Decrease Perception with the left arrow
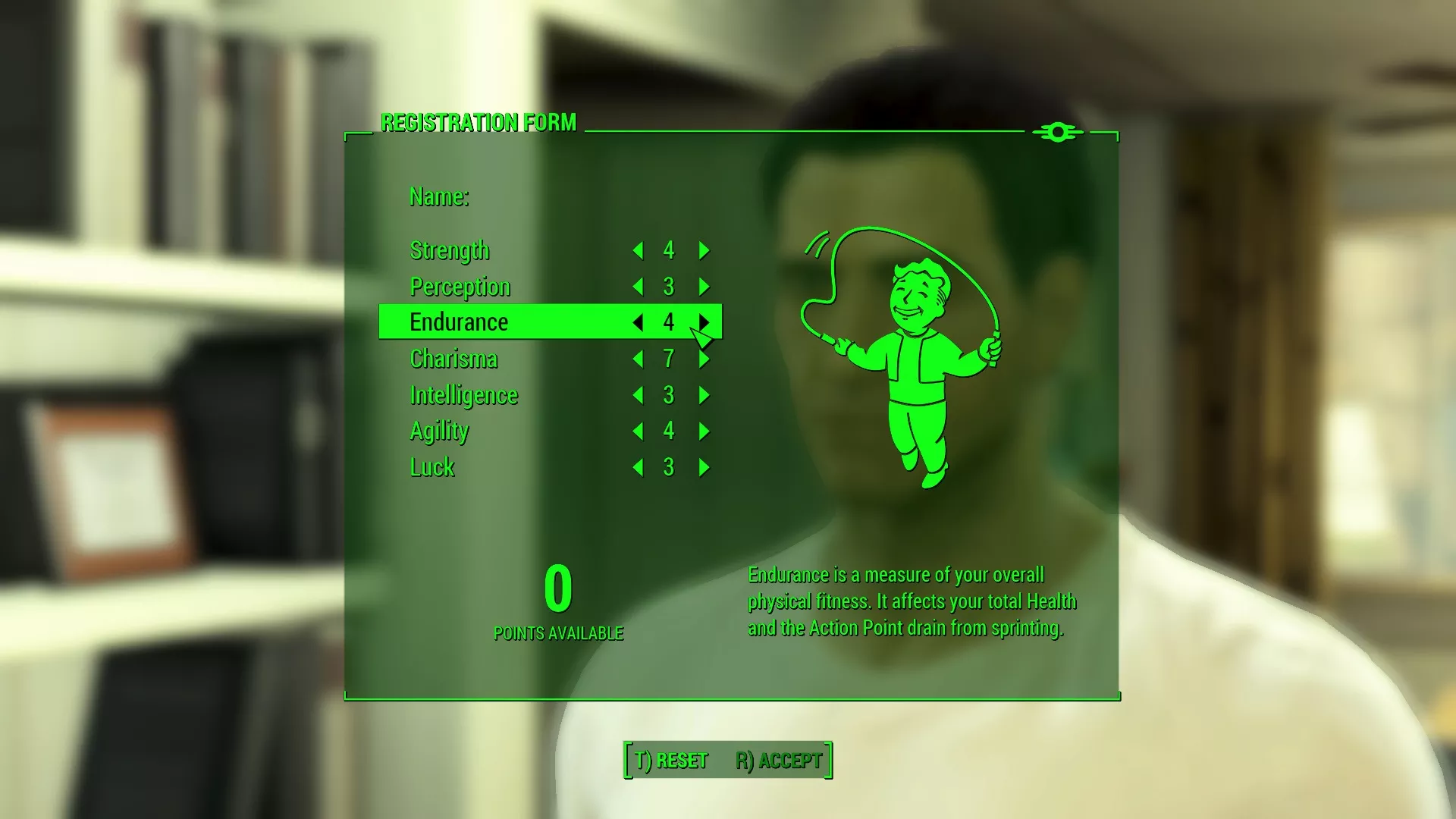Image resolution: width=1456 pixels, height=819 pixels. click(637, 287)
